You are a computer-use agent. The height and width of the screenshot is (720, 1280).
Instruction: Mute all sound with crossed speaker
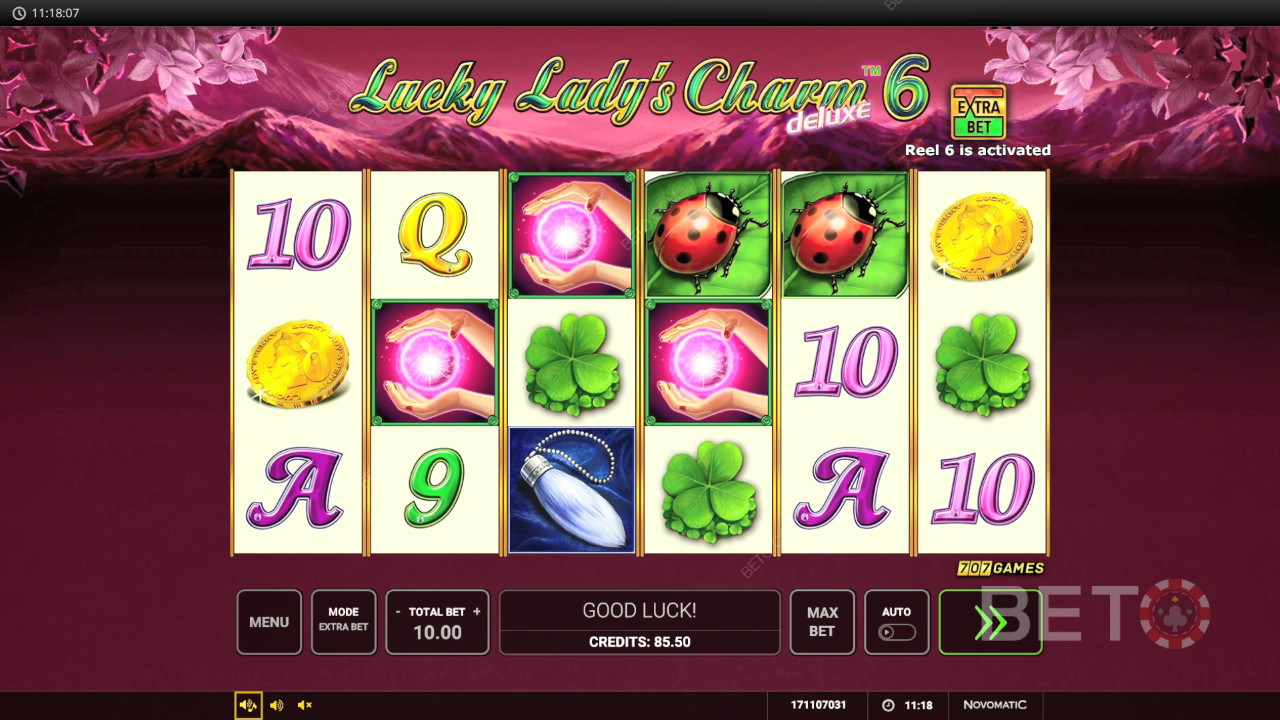point(305,705)
